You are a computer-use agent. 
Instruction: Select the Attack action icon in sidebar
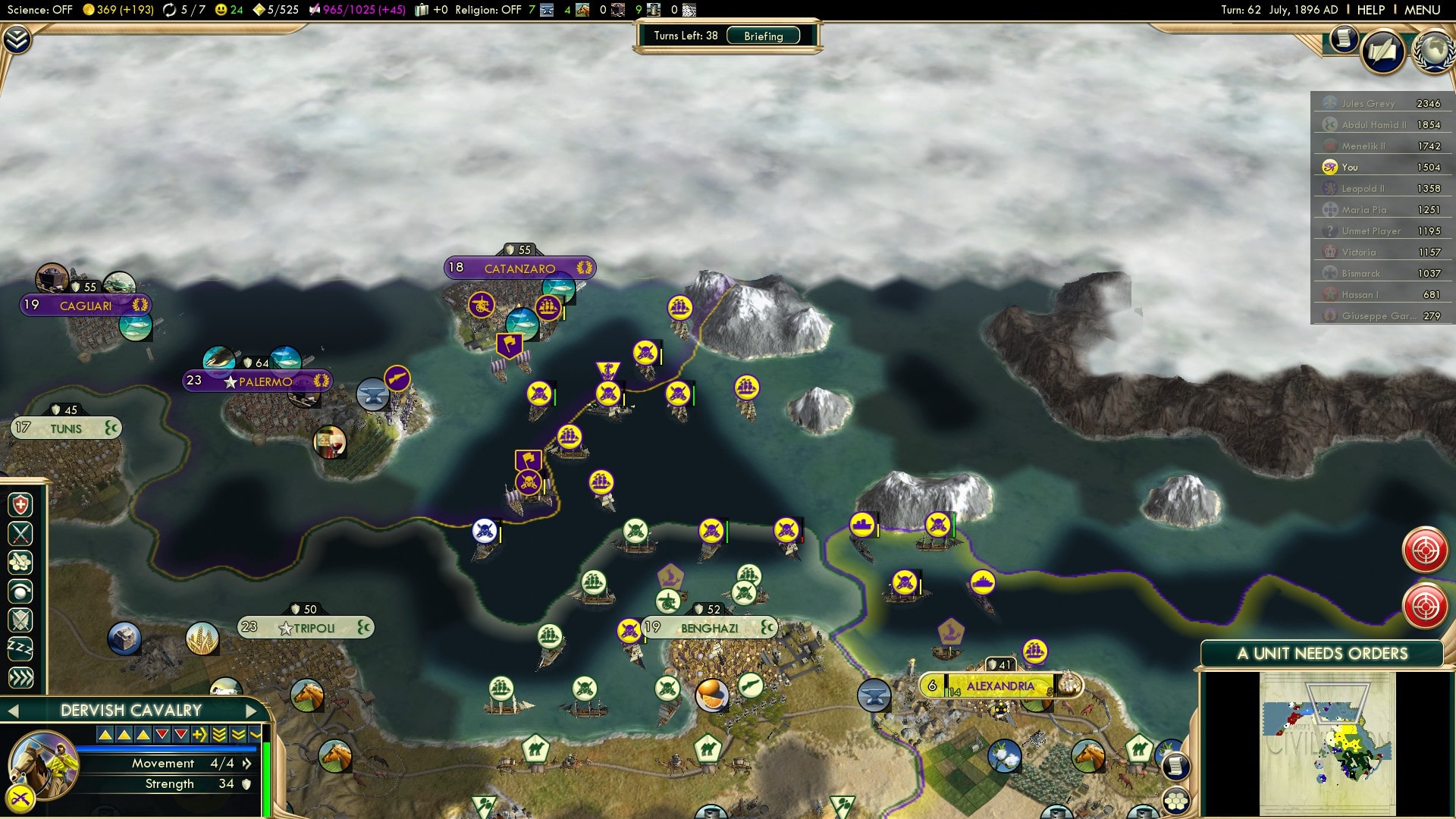pyautogui.click(x=20, y=532)
